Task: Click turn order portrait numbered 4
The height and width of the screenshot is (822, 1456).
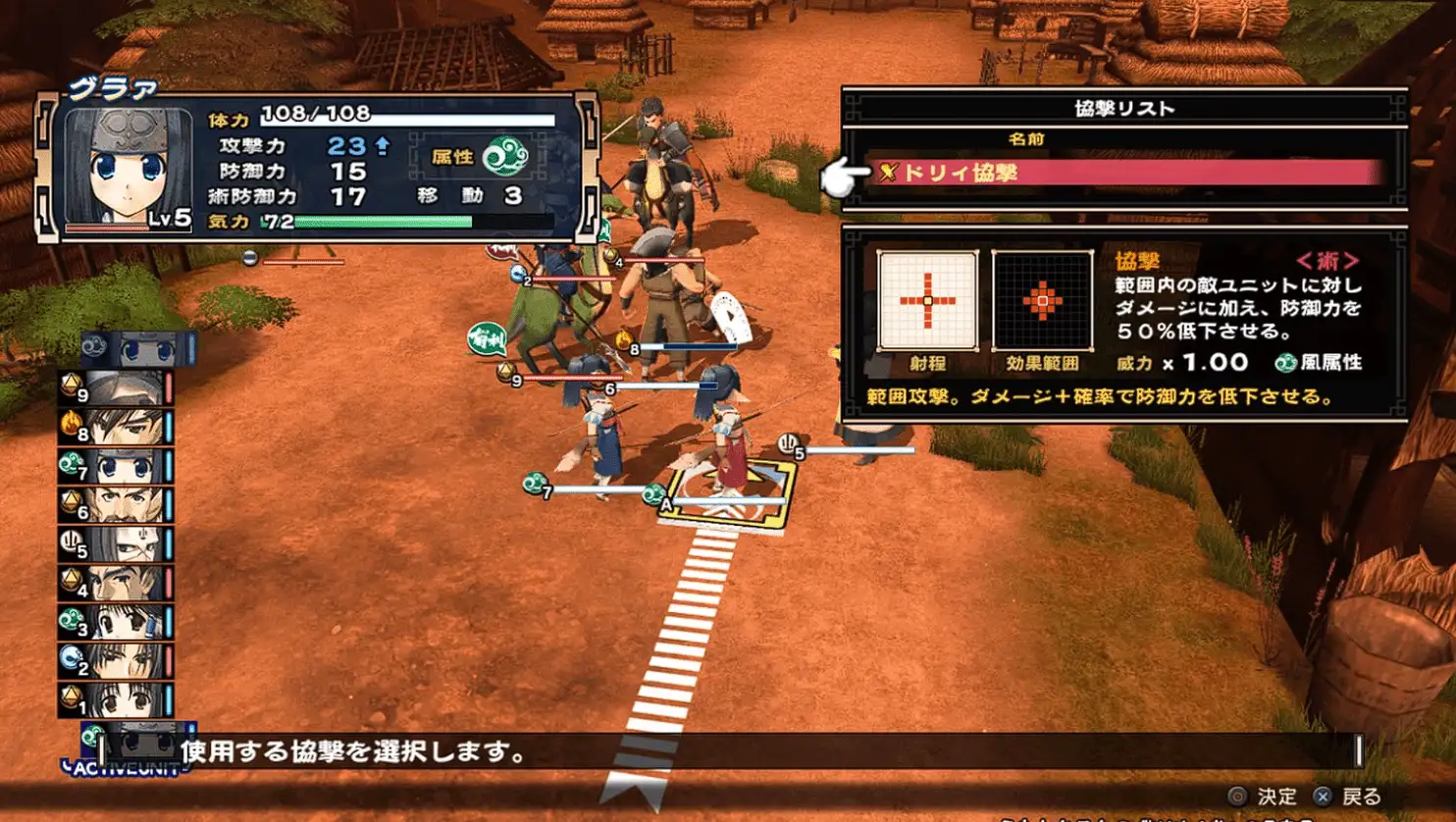Action: 120,583
